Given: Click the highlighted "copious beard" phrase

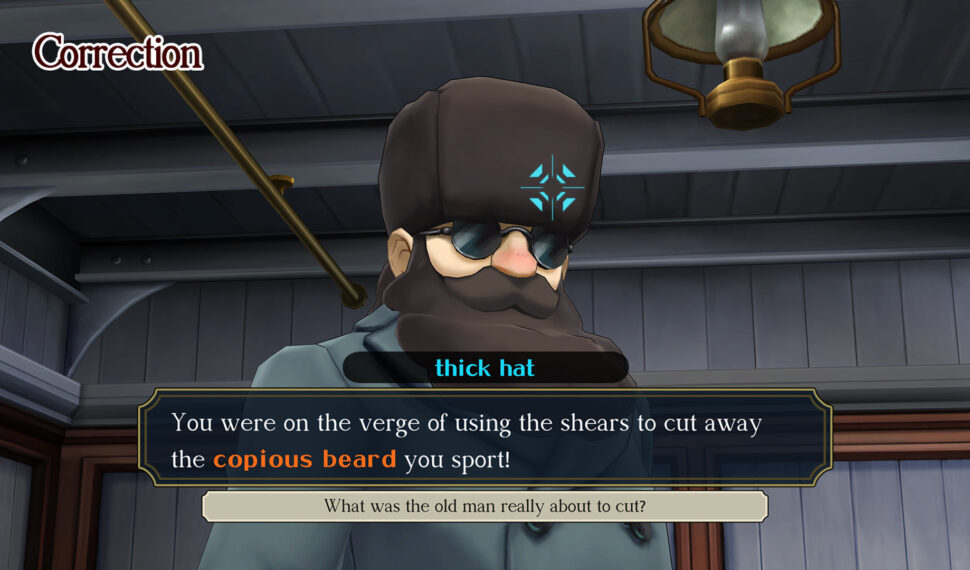Looking at the screenshot, I should point(304,460).
